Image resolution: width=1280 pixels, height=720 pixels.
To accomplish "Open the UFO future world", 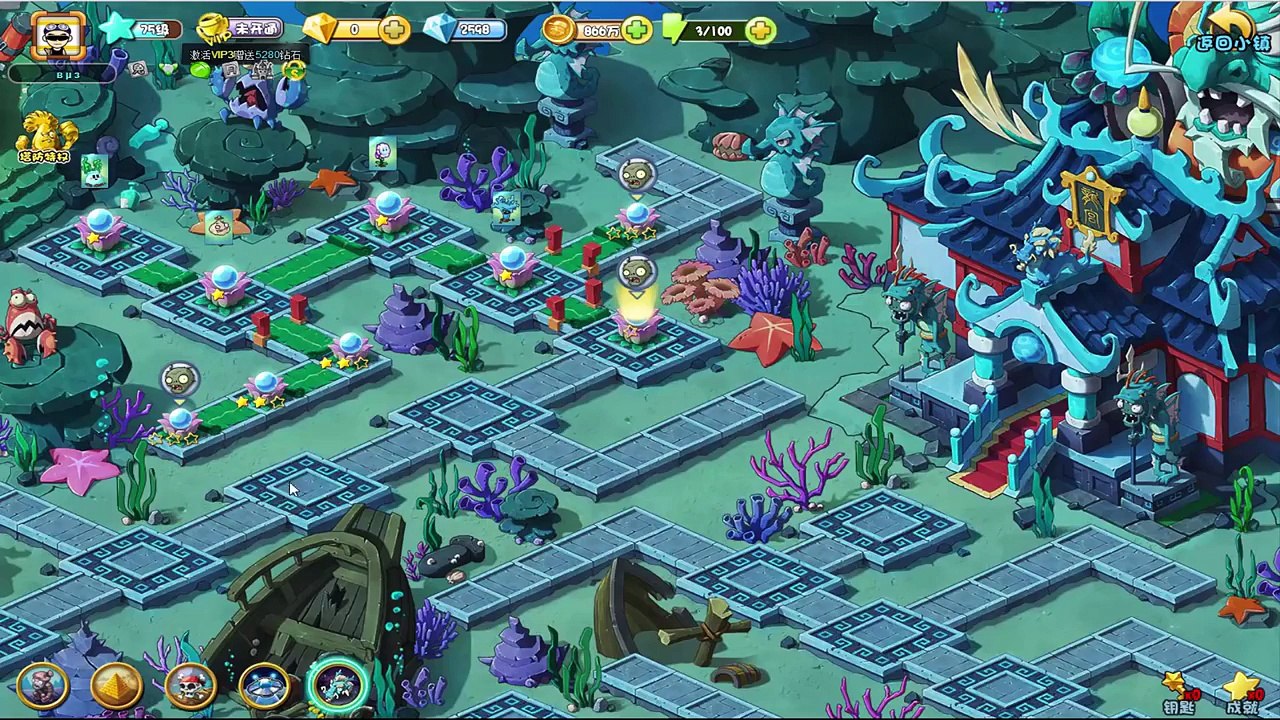I will pyautogui.click(x=265, y=686).
